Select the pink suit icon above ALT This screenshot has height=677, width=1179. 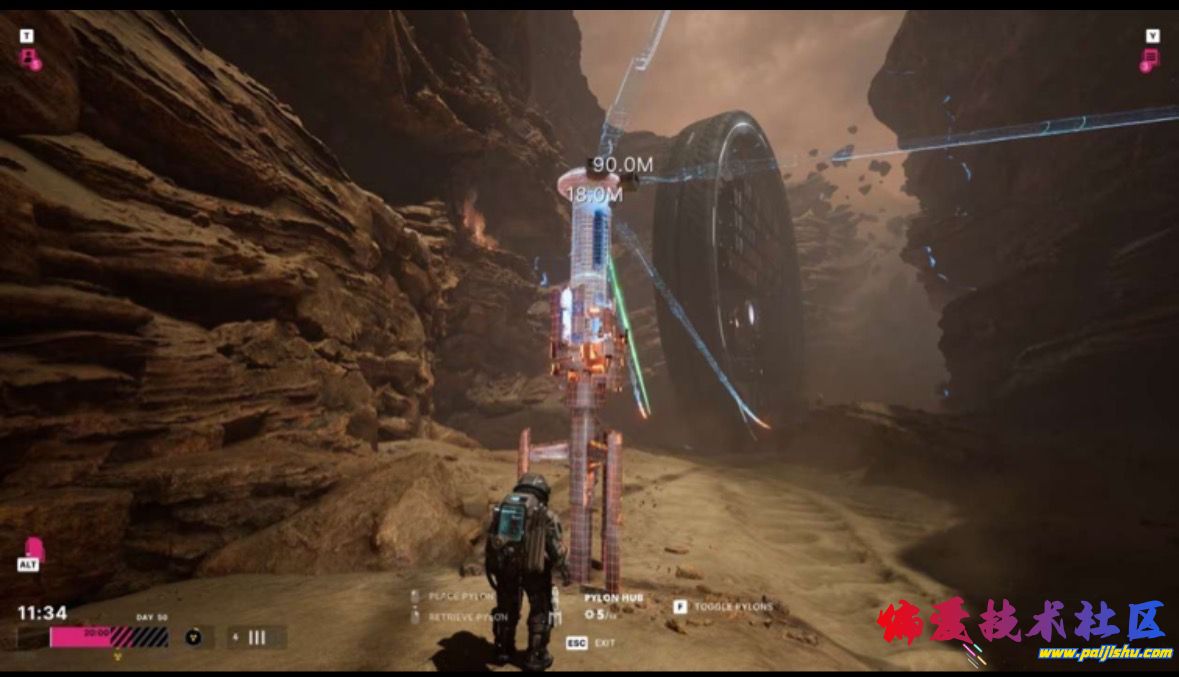(33, 548)
